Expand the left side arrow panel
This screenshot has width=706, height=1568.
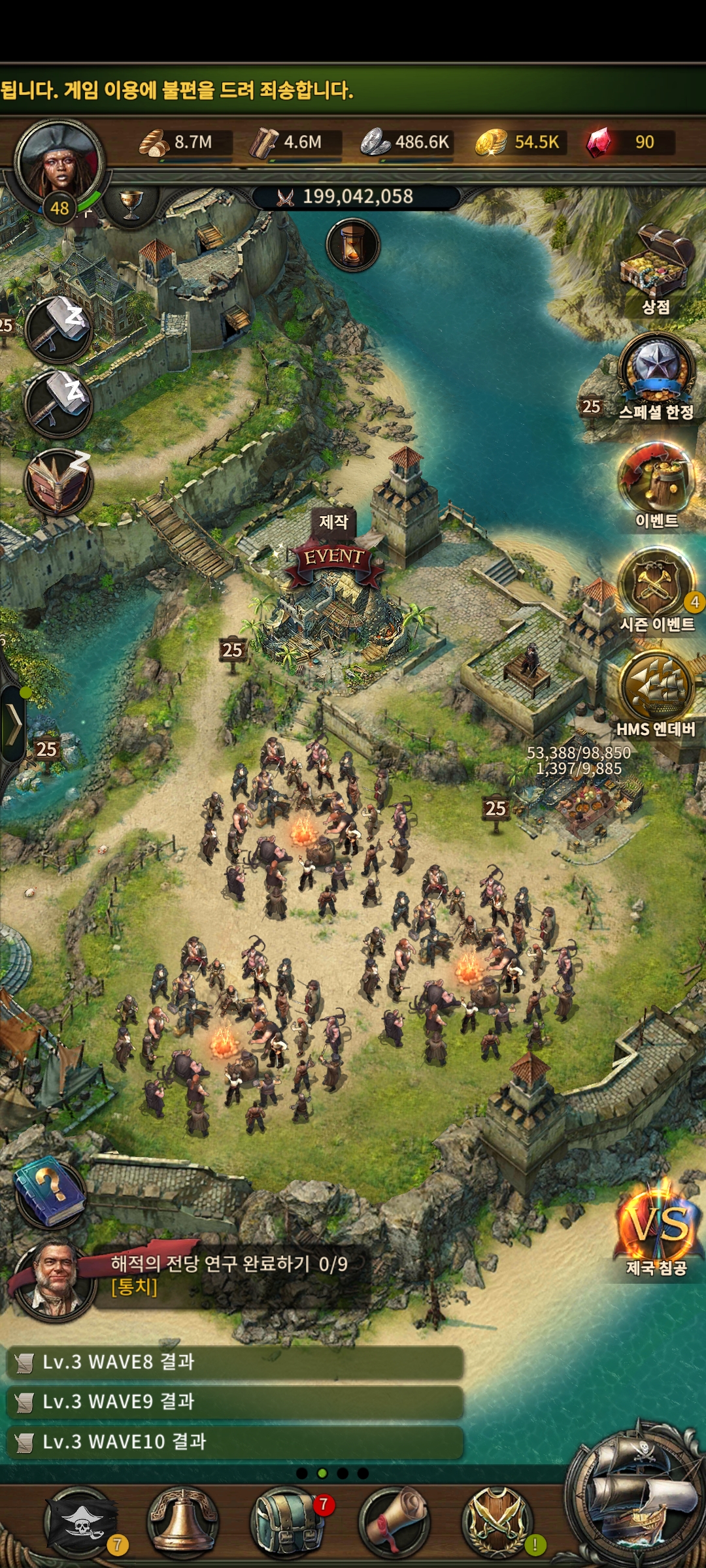(x=14, y=724)
